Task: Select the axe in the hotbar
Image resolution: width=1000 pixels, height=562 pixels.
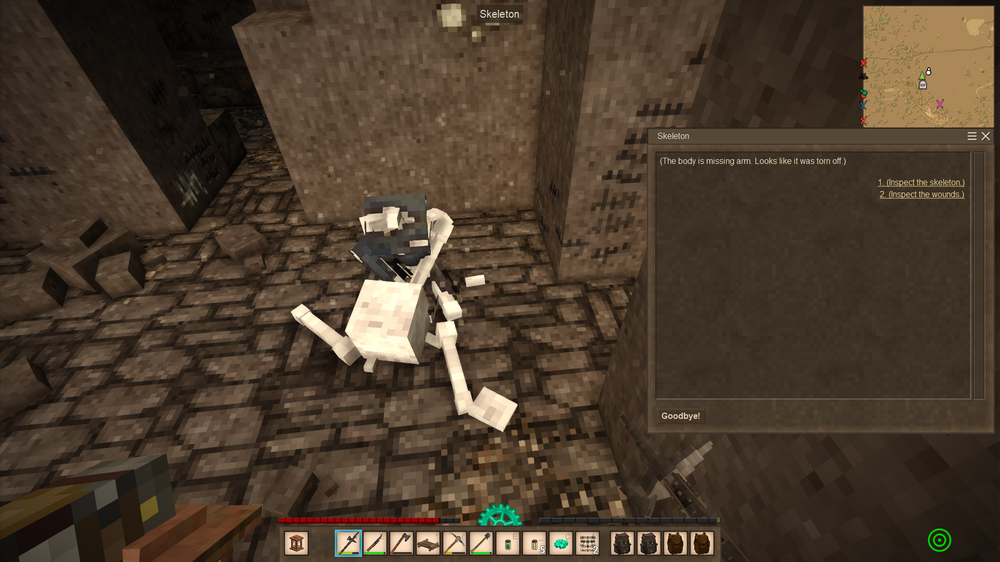Action: point(401,543)
